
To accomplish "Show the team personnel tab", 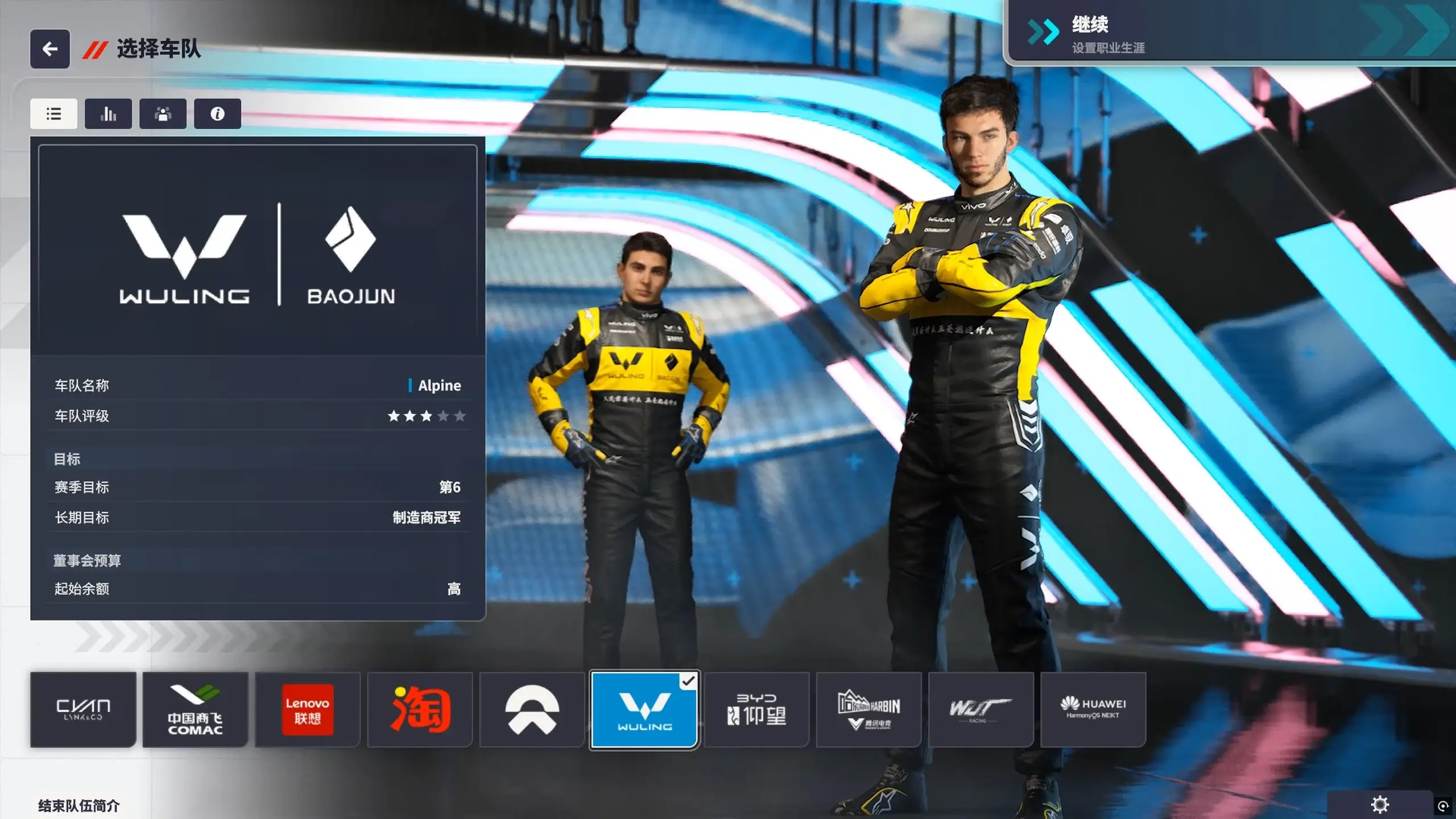I will [x=163, y=114].
